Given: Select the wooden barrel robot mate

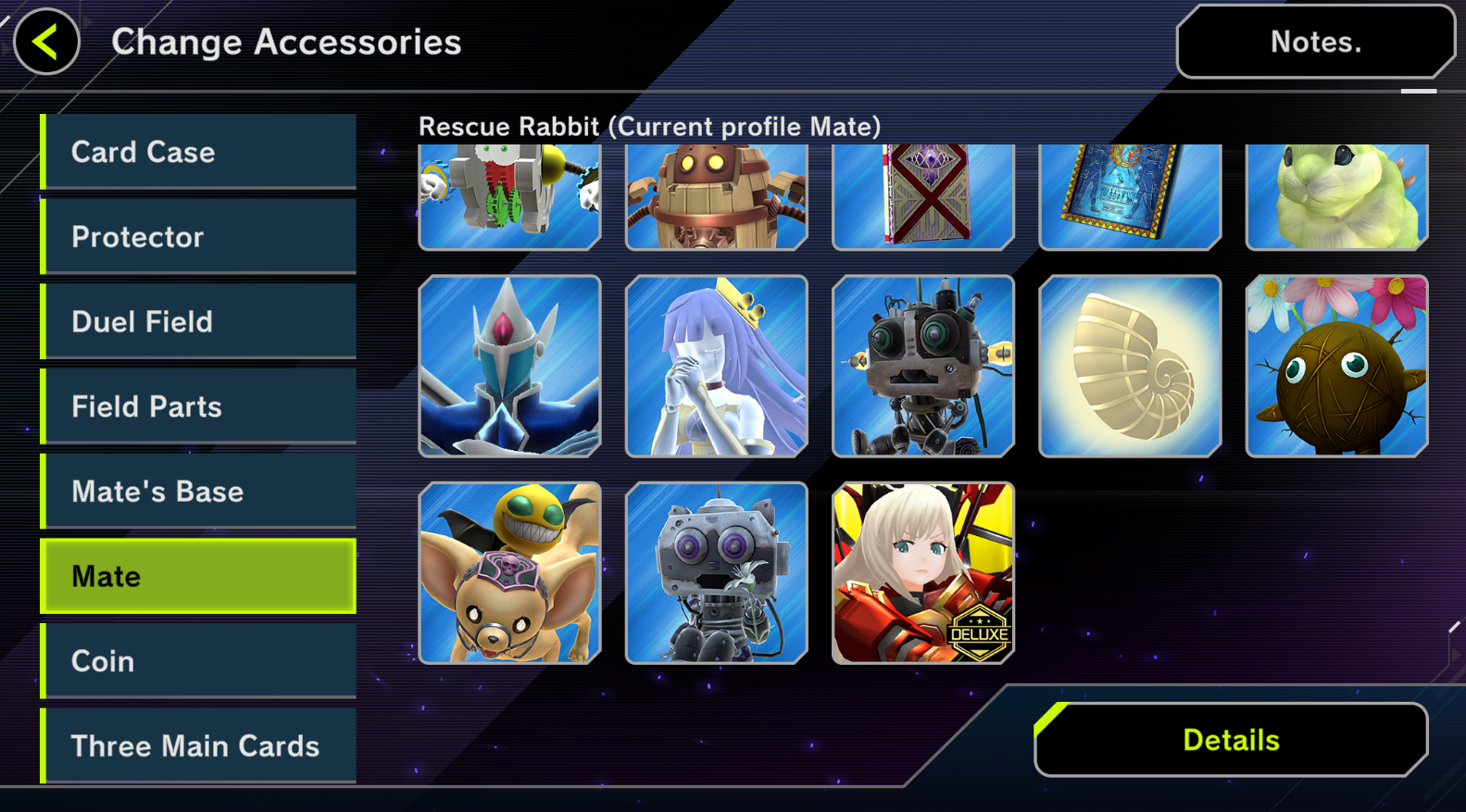Looking at the screenshot, I should pyautogui.click(x=716, y=196).
